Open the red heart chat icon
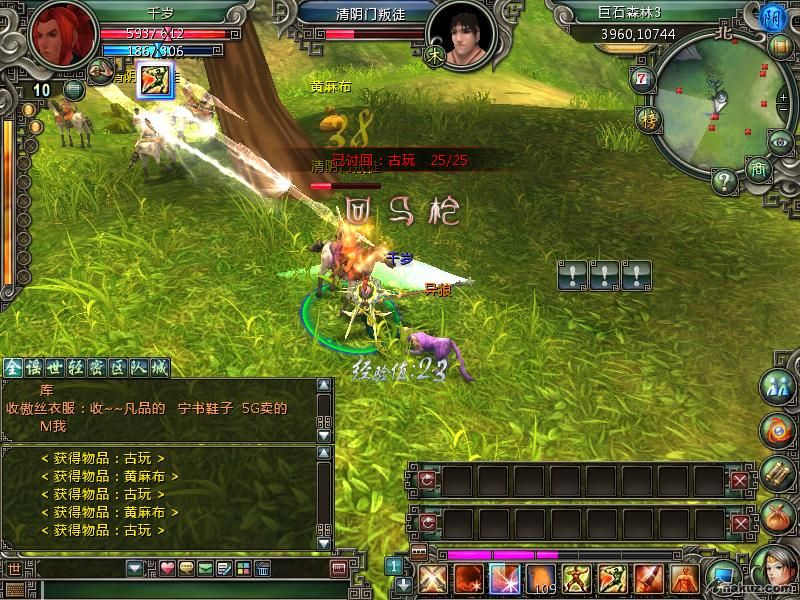Screen dimensions: 800x600 [167, 569]
